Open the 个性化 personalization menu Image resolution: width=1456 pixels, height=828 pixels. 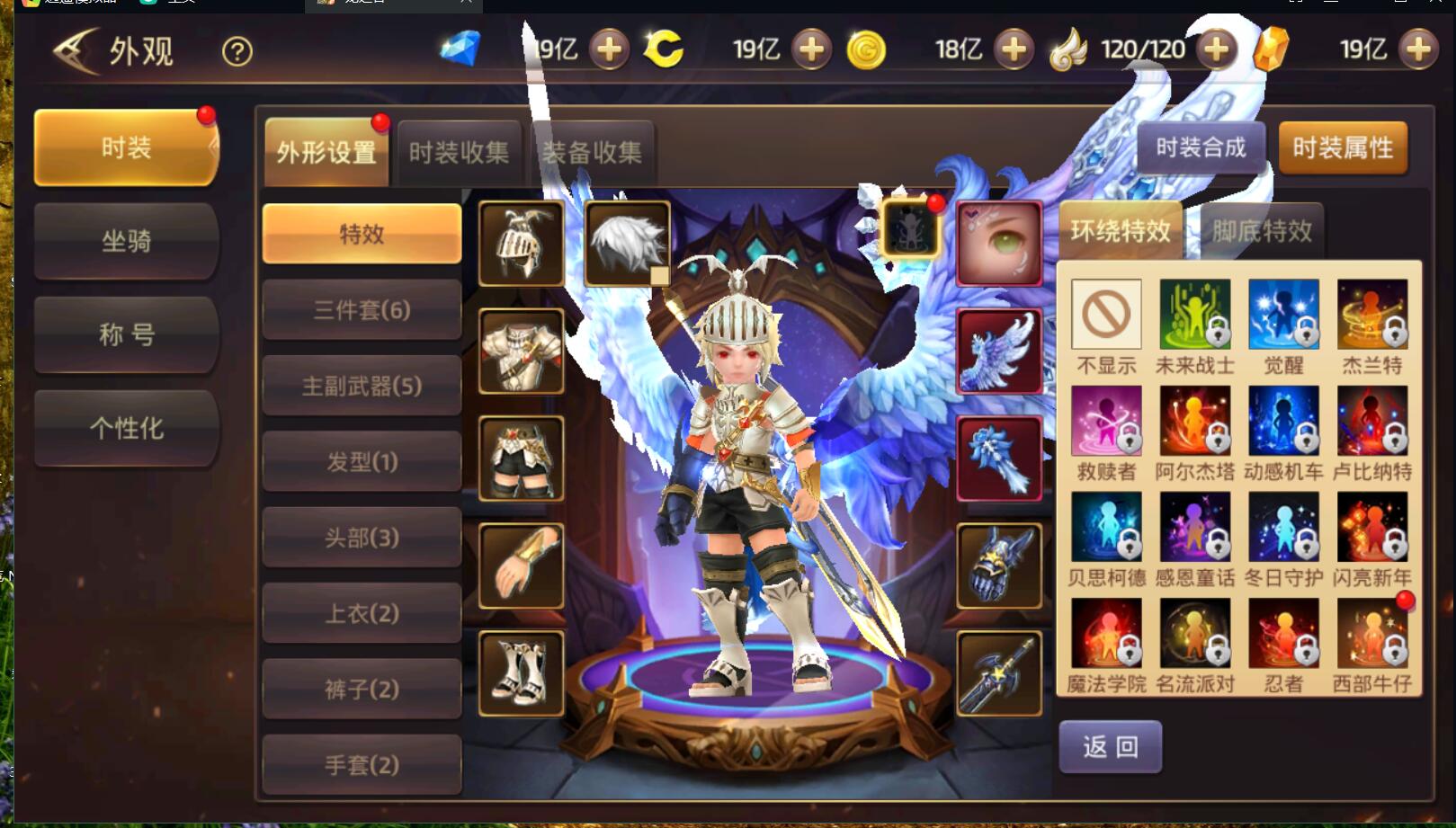click(126, 428)
